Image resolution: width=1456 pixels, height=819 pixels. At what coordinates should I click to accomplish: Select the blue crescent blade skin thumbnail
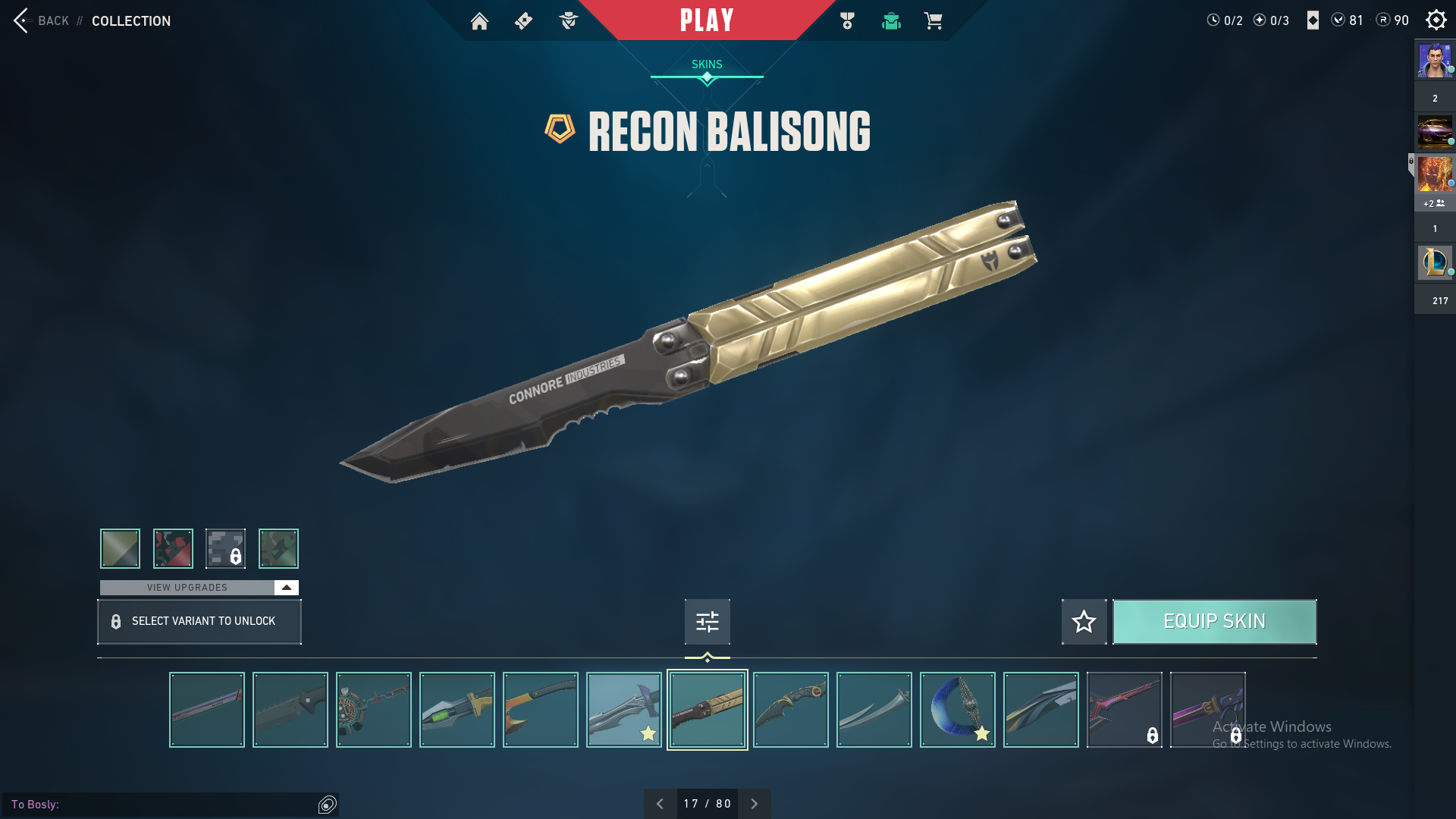coord(957,710)
